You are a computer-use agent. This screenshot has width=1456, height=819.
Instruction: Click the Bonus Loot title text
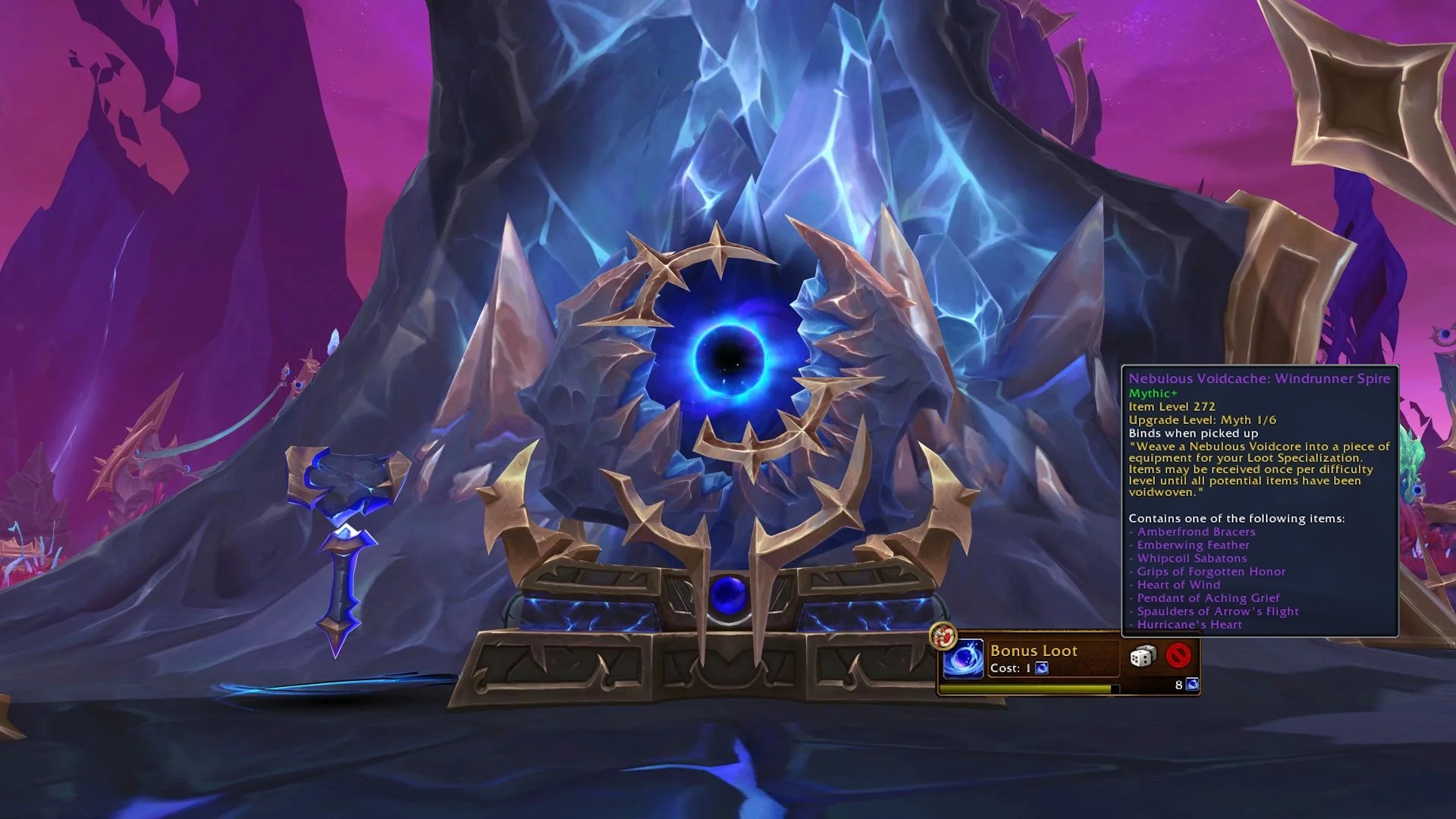(1034, 651)
